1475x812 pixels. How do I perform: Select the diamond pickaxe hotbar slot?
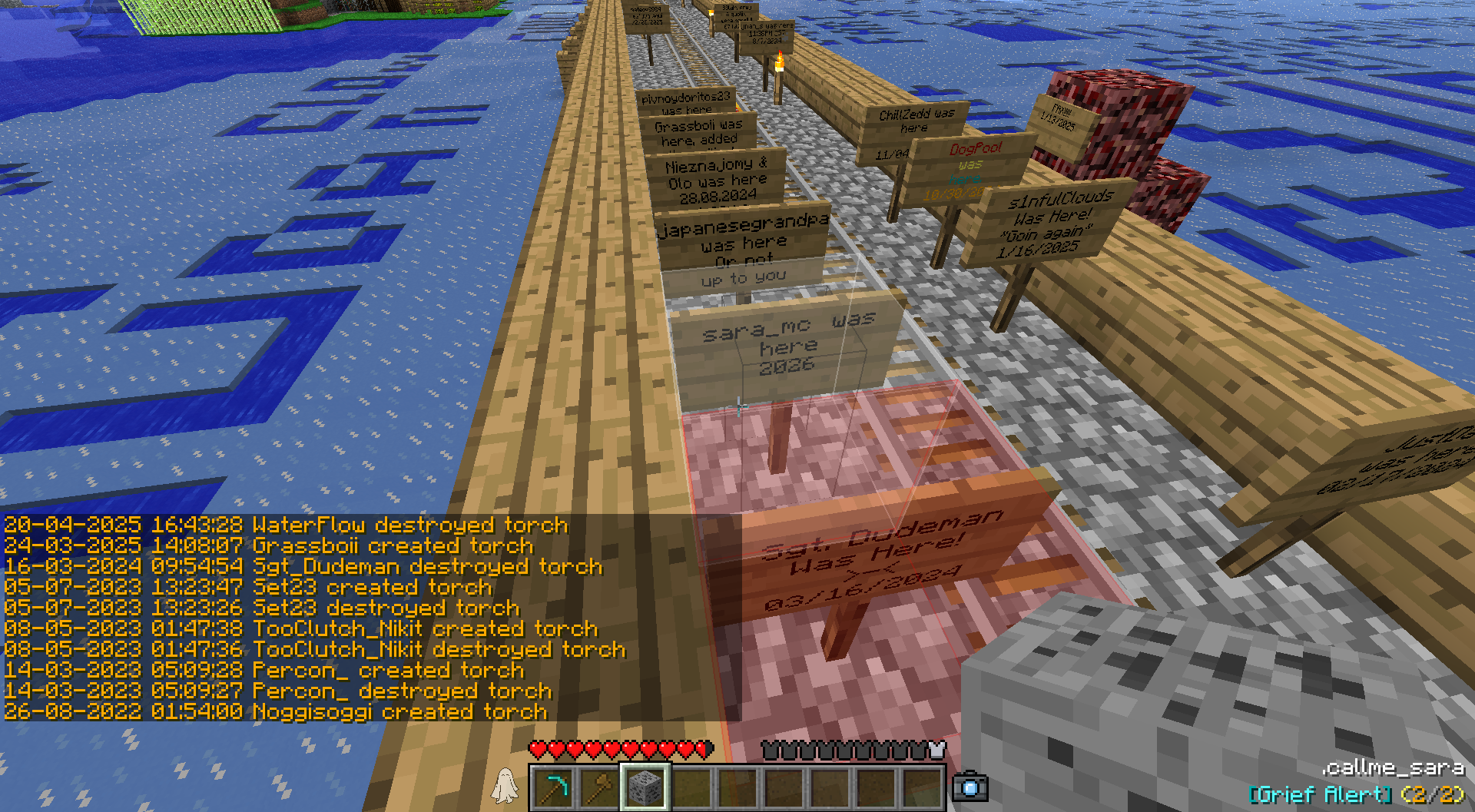pyautogui.click(x=554, y=787)
